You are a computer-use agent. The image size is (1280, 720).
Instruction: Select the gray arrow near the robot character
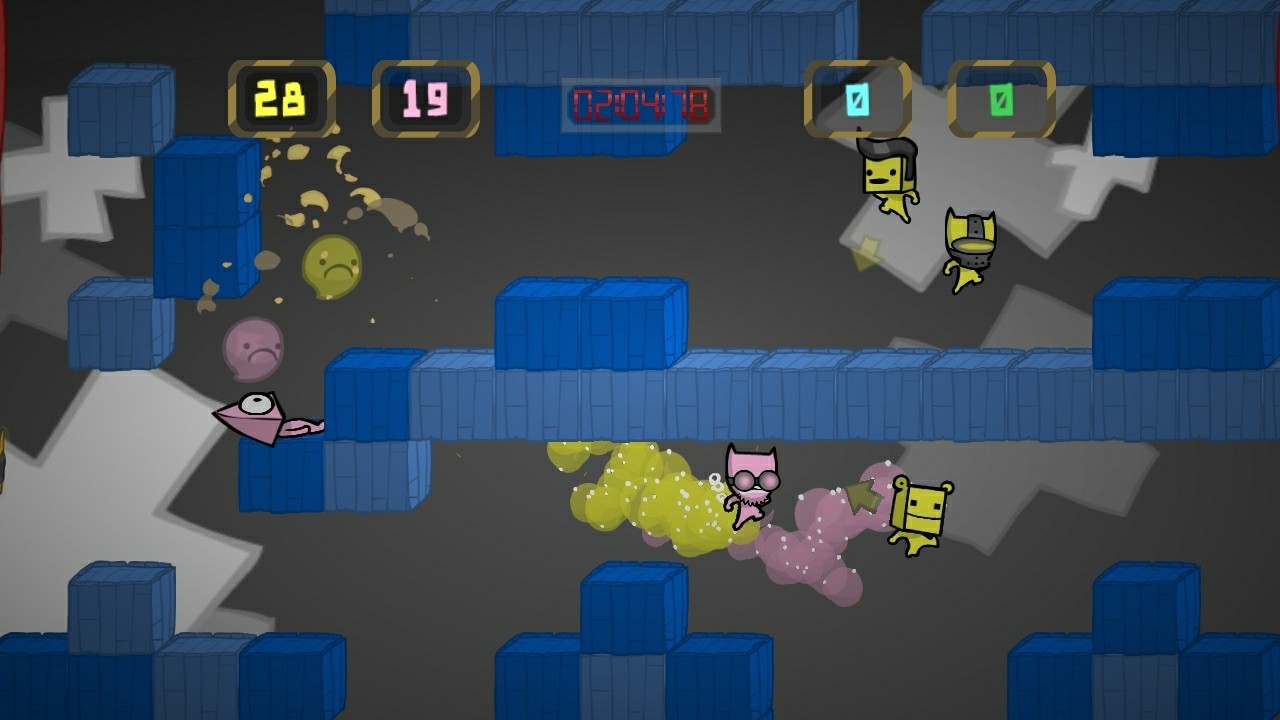coord(868,492)
